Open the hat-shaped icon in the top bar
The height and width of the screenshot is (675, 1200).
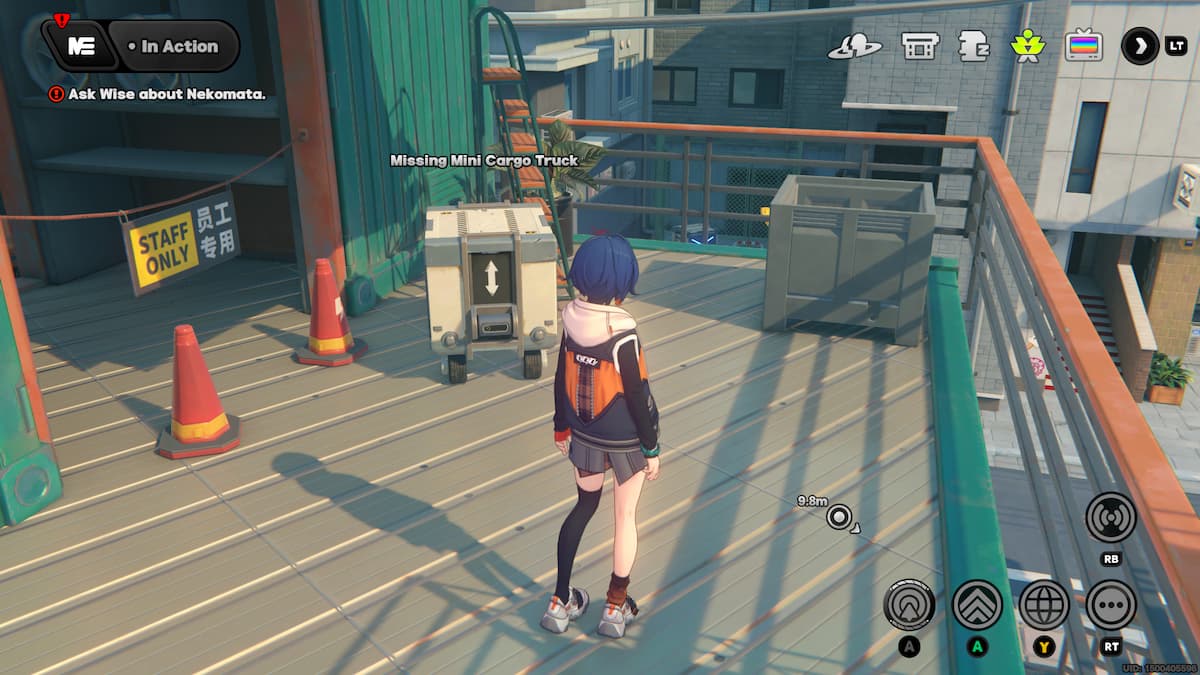pyautogui.click(x=854, y=46)
